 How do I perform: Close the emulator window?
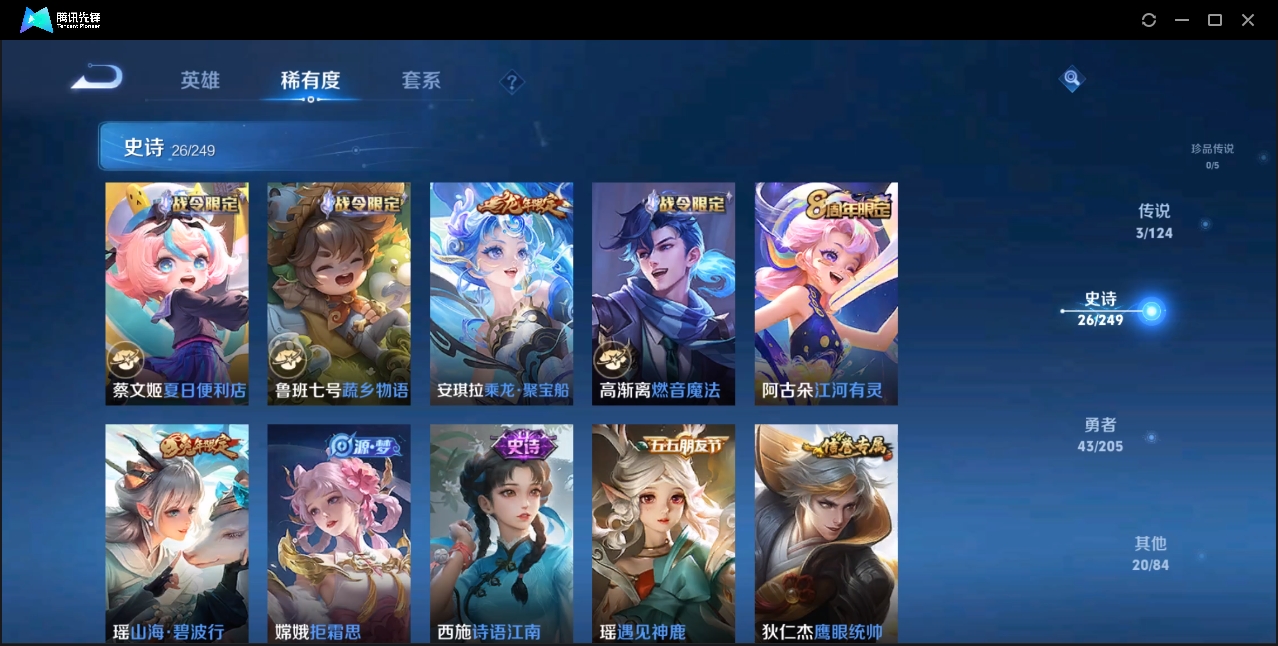click(1248, 20)
